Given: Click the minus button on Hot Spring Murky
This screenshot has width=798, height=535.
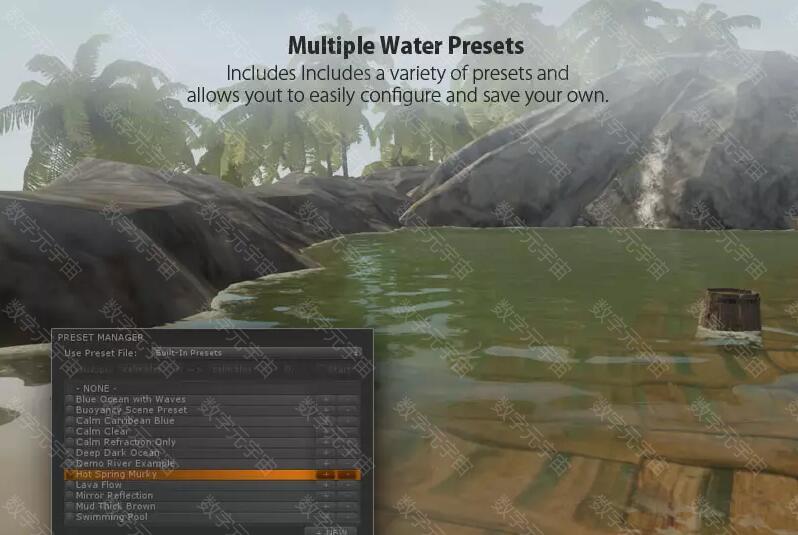Looking at the screenshot, I should pos(347,475).
